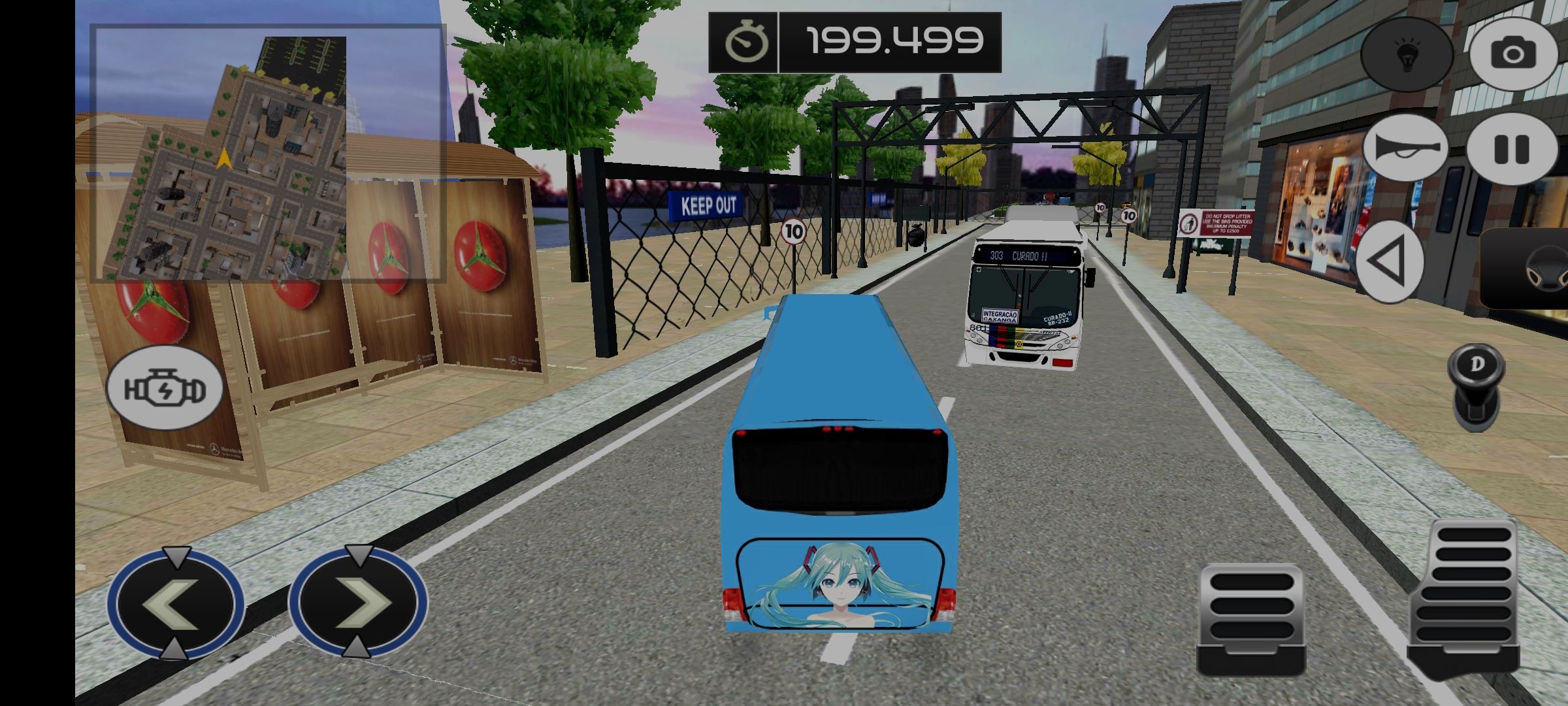
Task: Steer left with the left arrow button
Action: click(x=175, y=603)
